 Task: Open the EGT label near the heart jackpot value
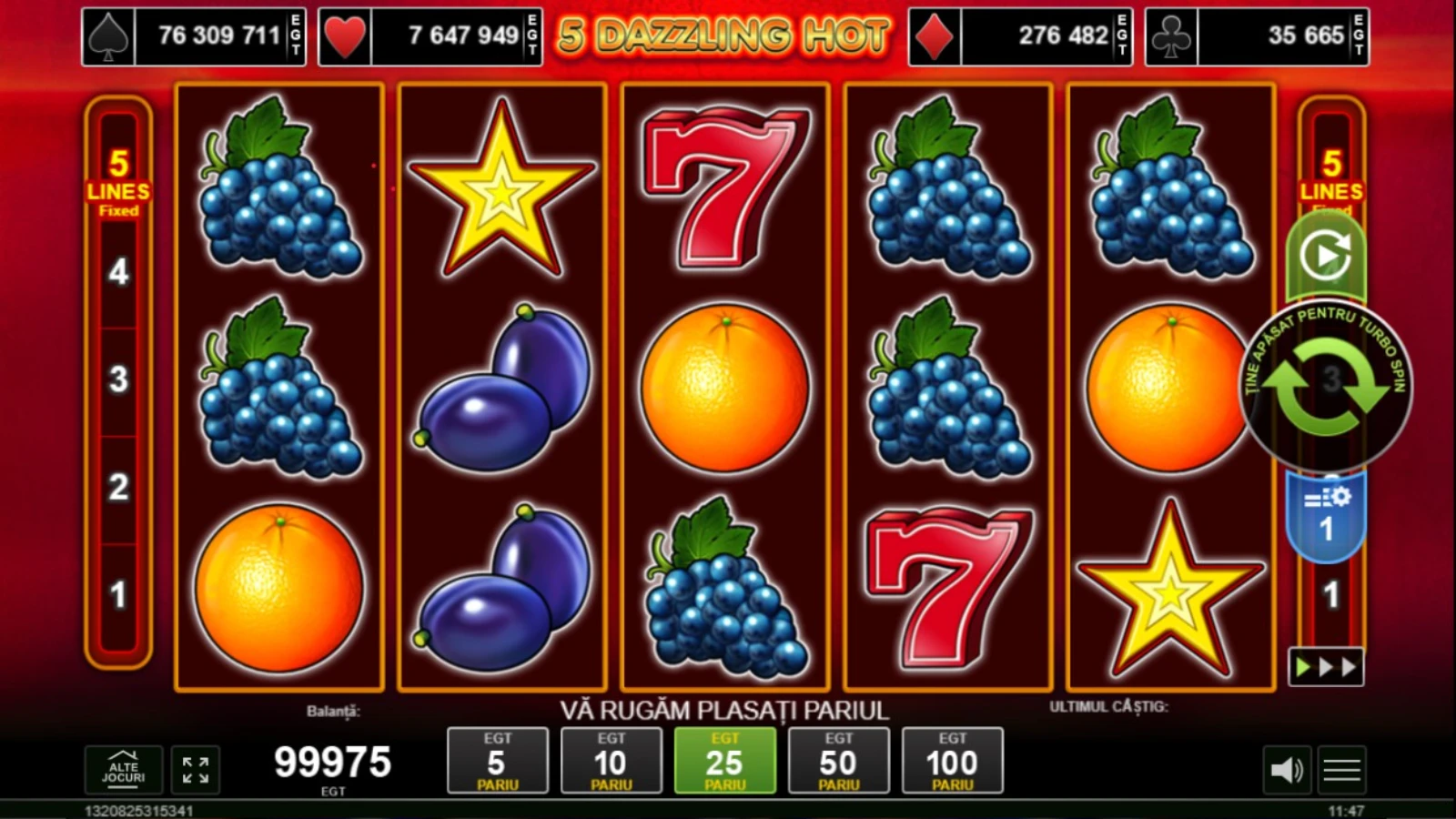pyautogui.click(x=532, y=35)
